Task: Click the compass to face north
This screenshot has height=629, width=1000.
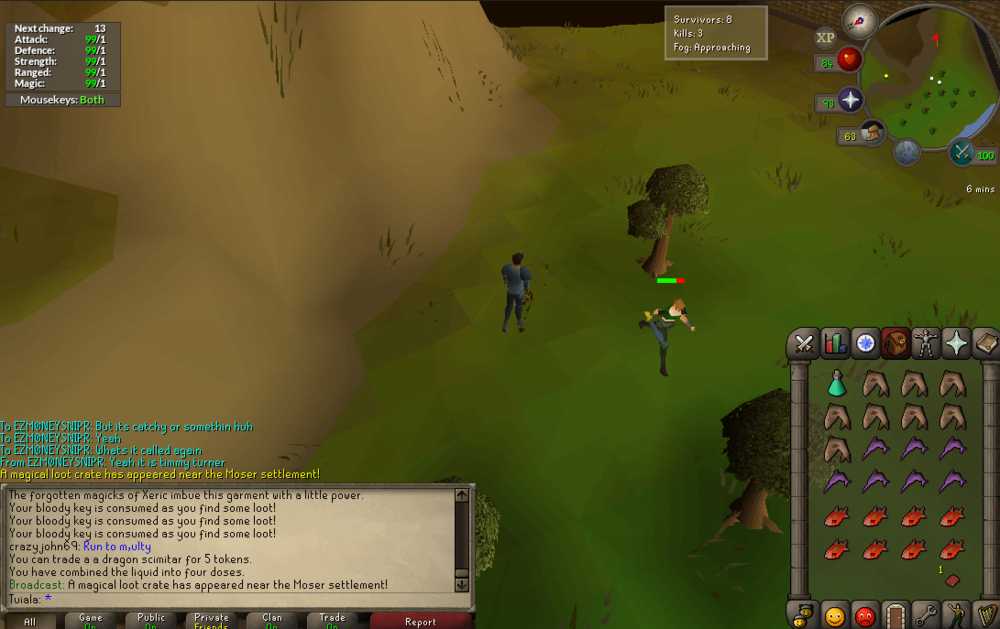Action: pos(859,19)
